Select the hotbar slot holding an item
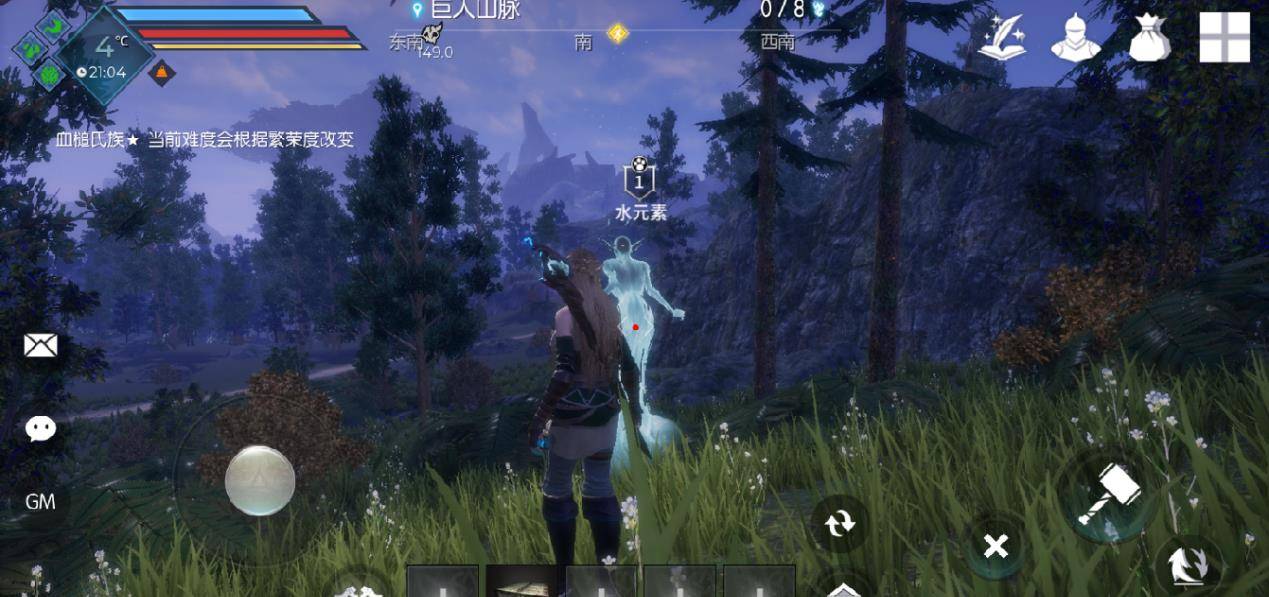The height and width of the screenshot is (597, 1269). (x=522, y=582)
